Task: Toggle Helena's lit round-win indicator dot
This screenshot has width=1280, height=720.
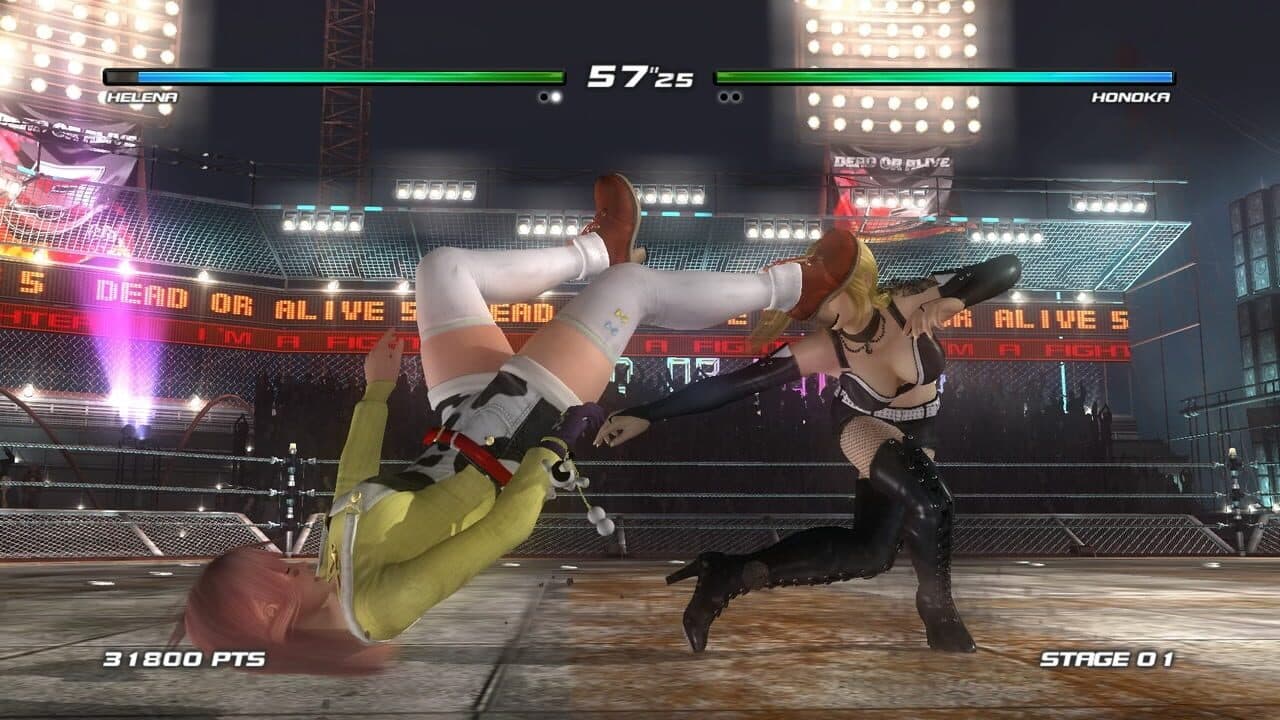Action: 556,95
